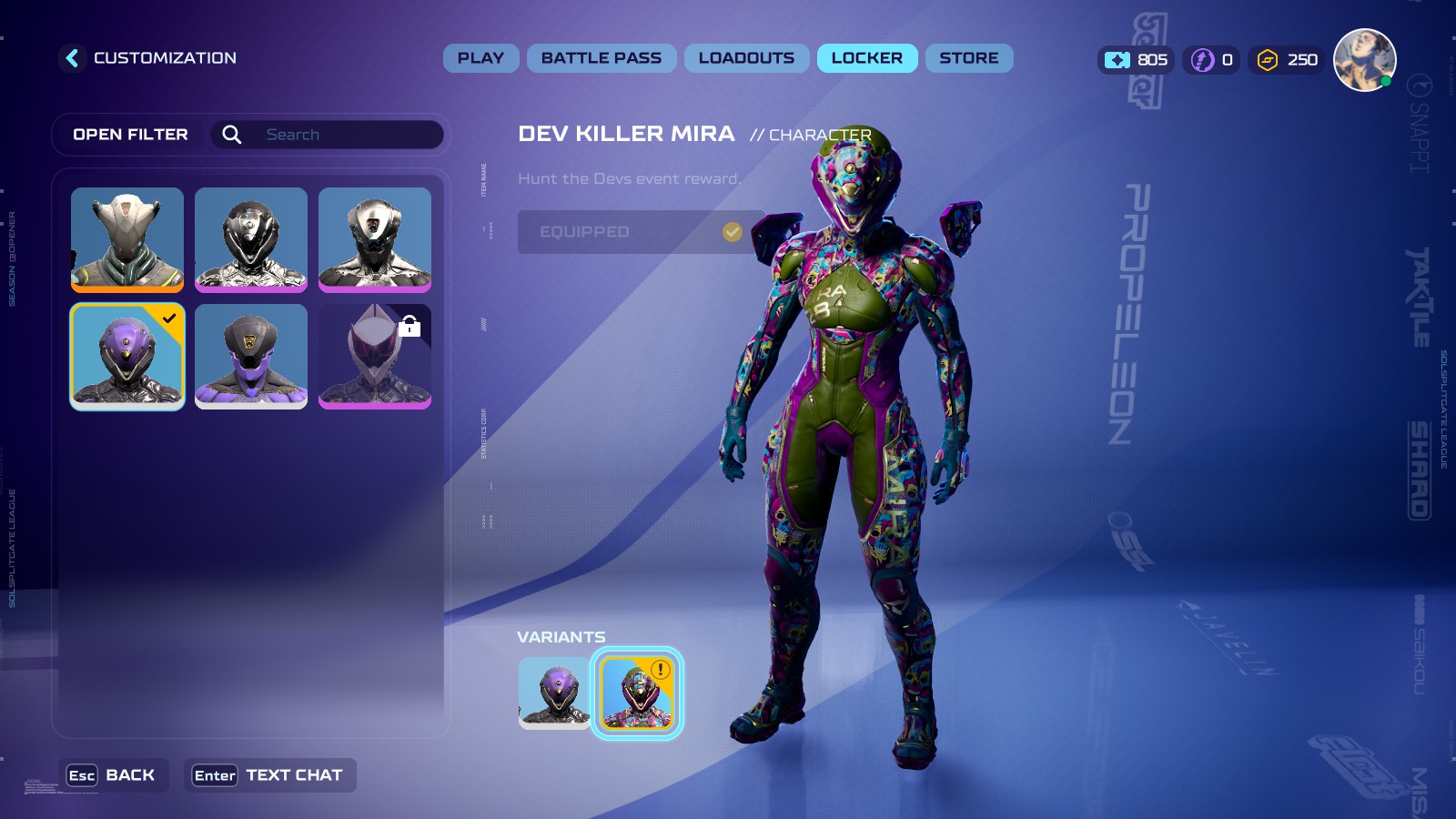Screen dimensions: 1456x819
Task: Click the Equipped status button
Action: pos(641,232)
